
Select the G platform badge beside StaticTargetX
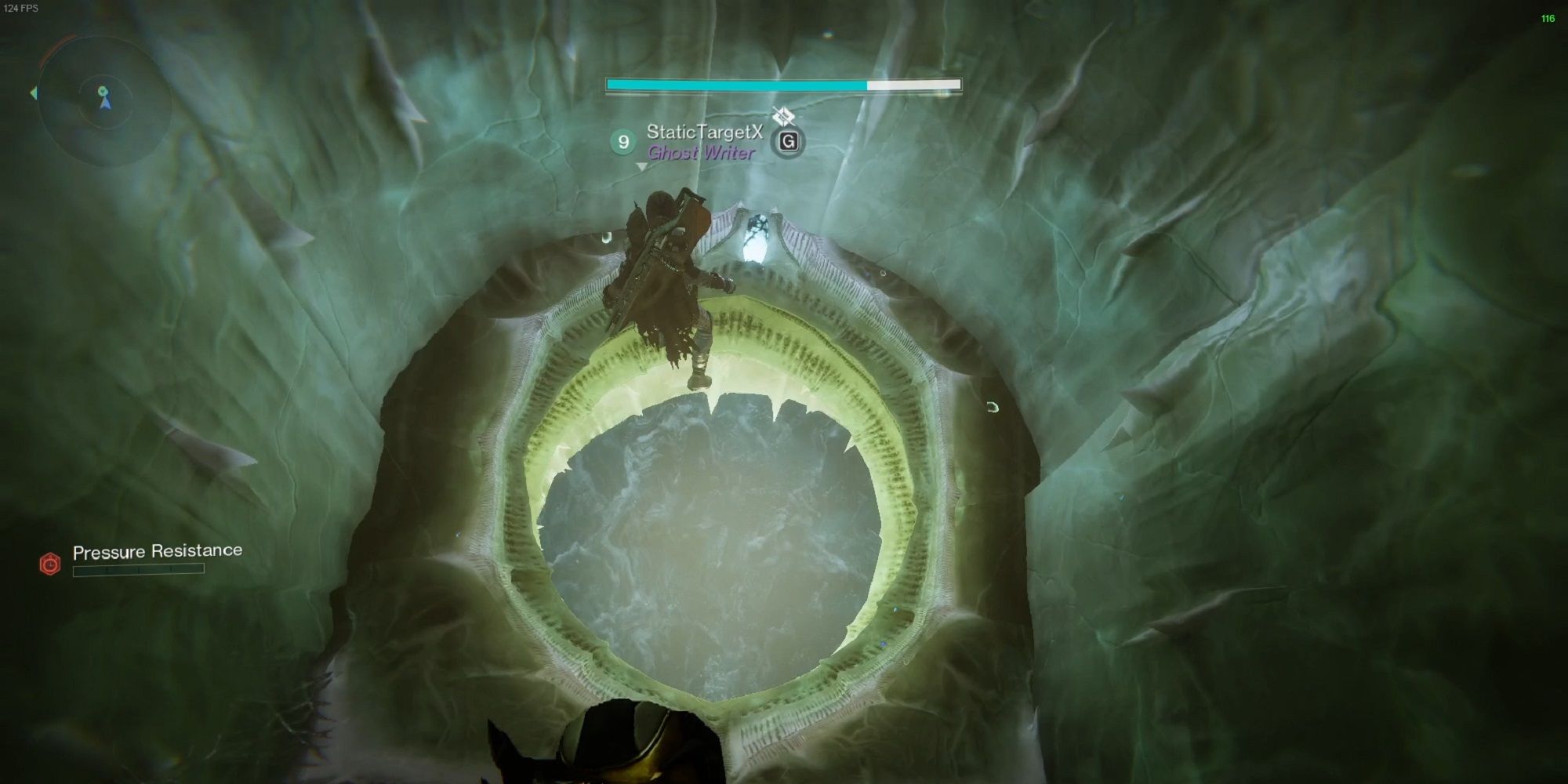click(x=789, y=143)
